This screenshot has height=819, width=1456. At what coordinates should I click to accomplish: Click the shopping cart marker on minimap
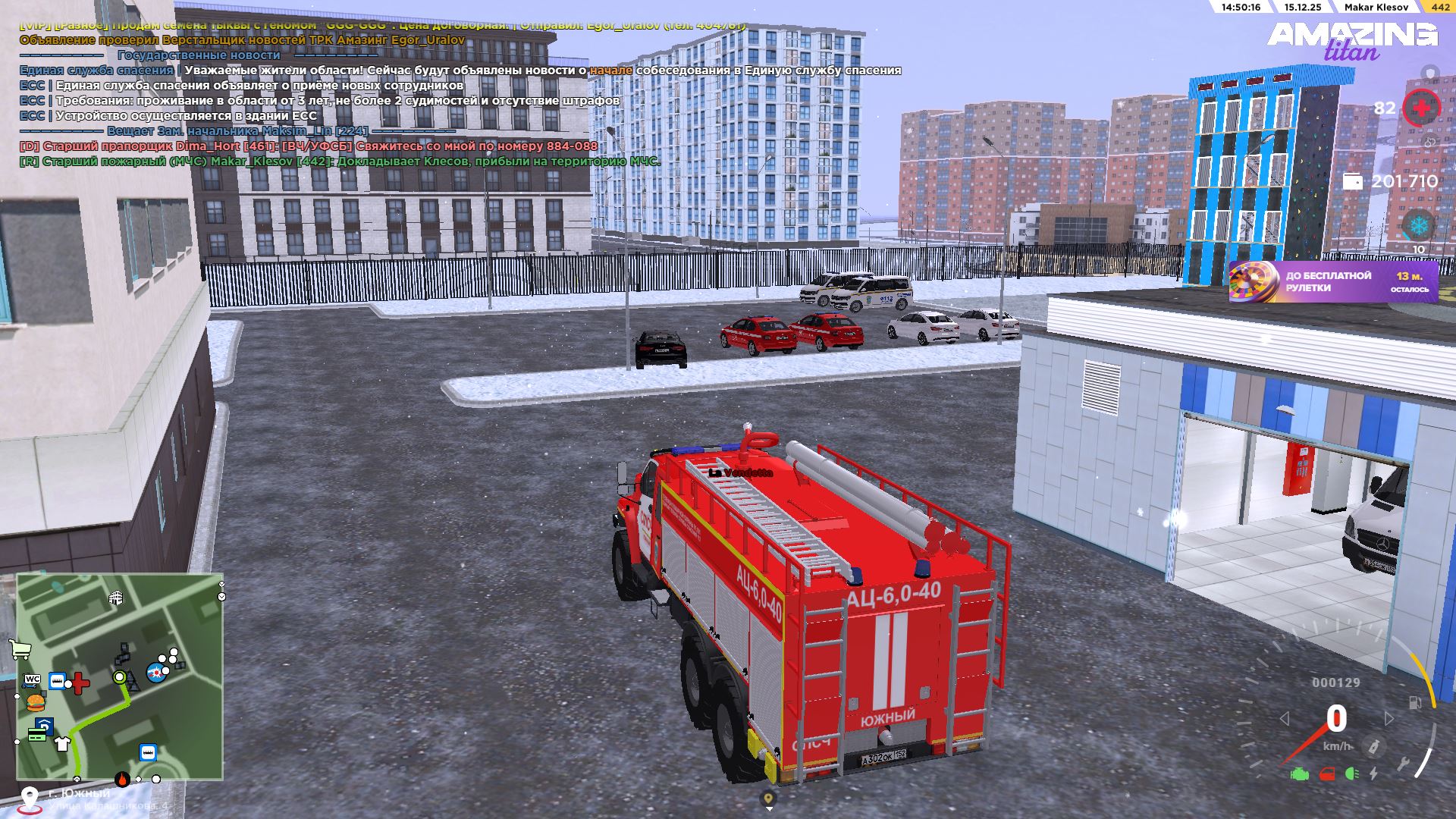(20, 649)
